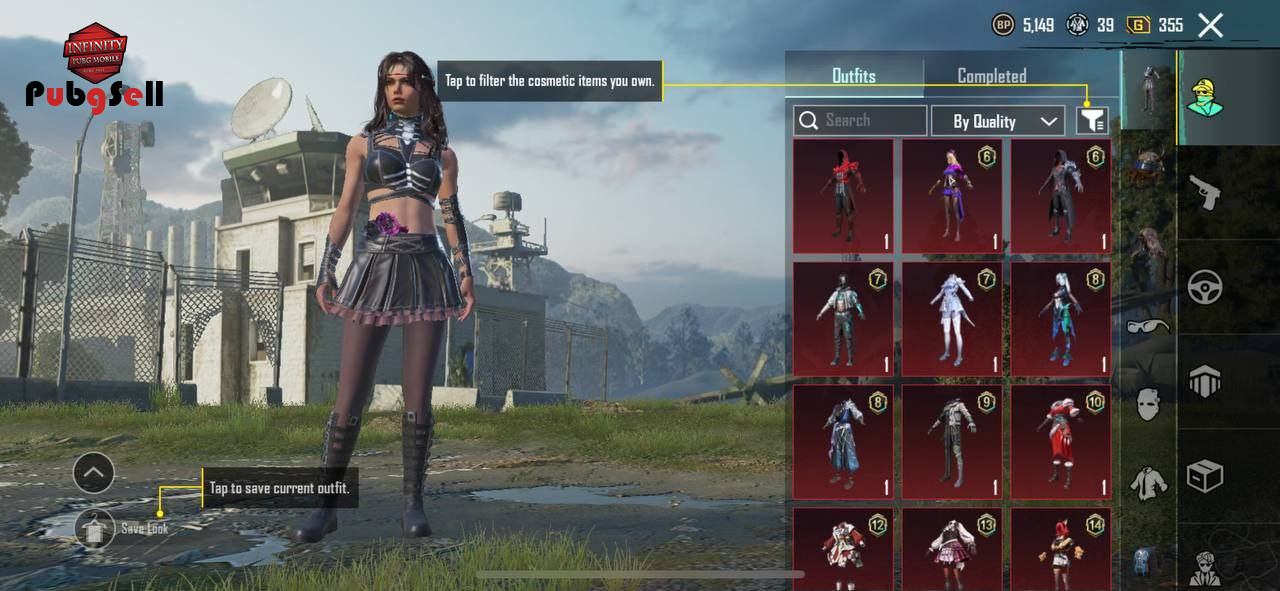
Task: Select the red and black outfit without level badge
Action: 842,196
